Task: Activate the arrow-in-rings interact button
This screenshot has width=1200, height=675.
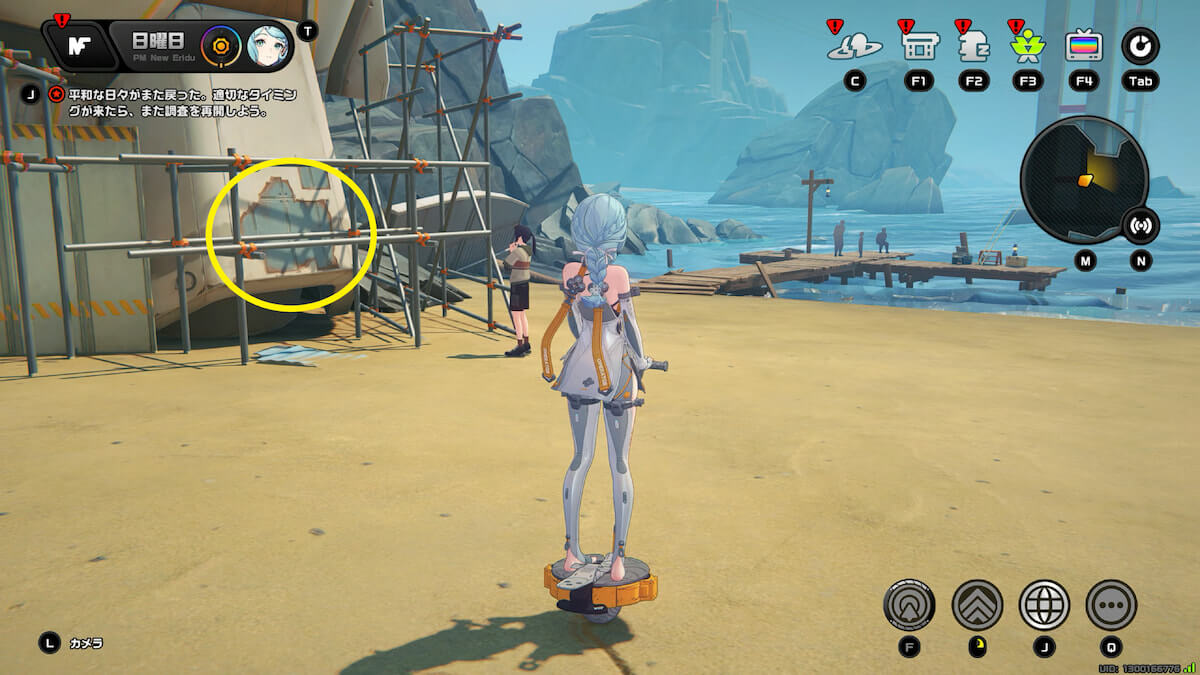Action: (909, 605)
